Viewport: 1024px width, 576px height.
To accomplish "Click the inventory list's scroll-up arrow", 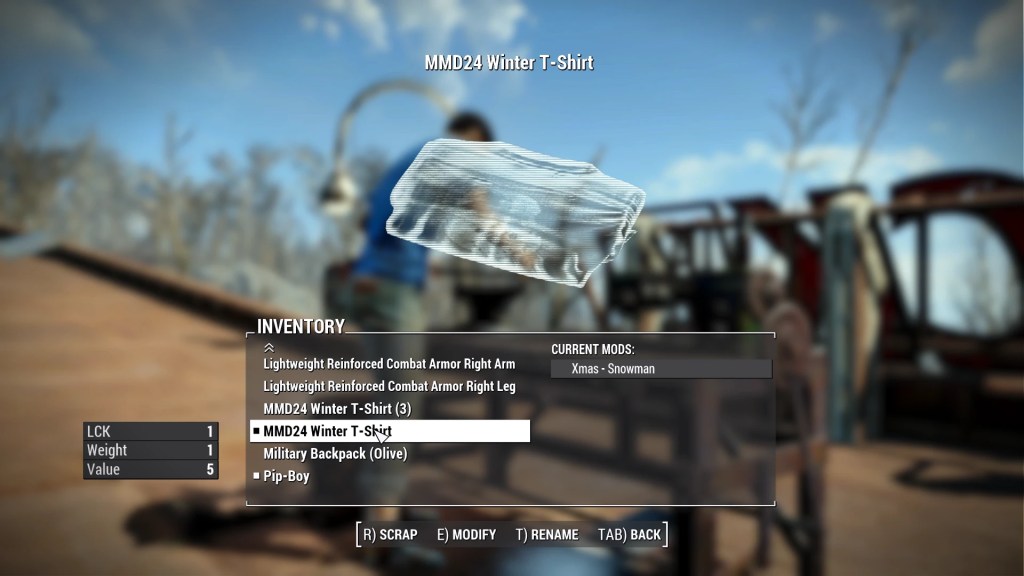I will pos(268,347).
